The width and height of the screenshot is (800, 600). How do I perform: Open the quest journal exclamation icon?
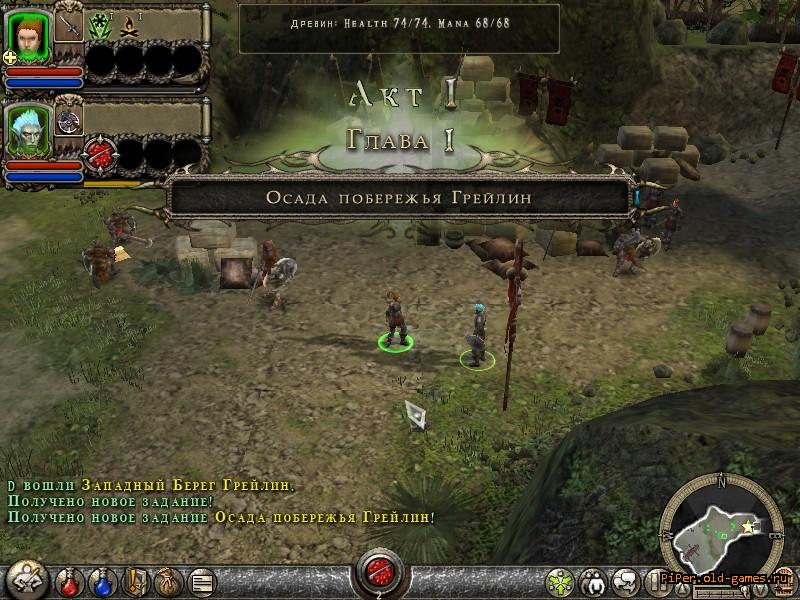pos(134,580)
